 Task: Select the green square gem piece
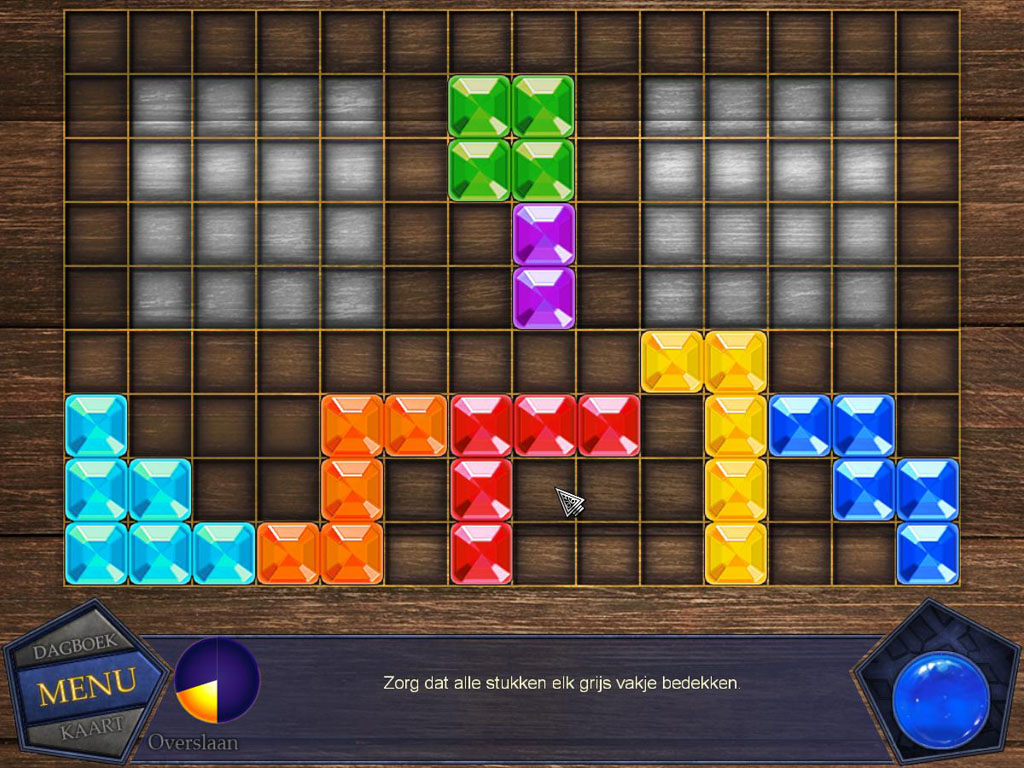click(511, 138)
